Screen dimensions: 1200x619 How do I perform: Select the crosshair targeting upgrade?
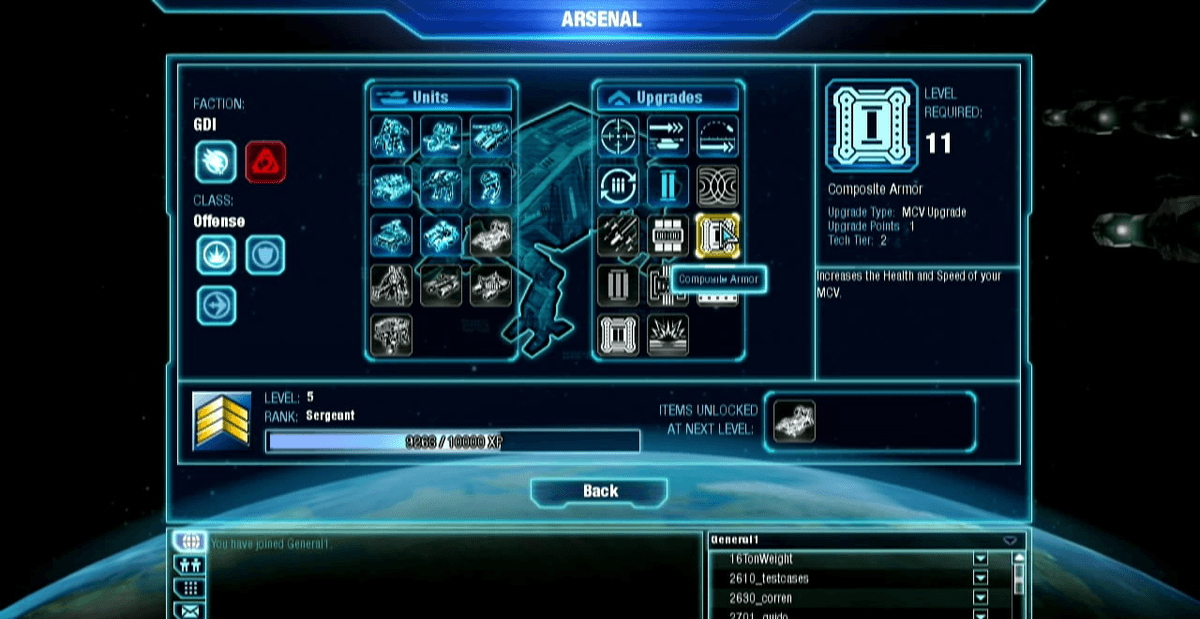click(x=619, y=137)
